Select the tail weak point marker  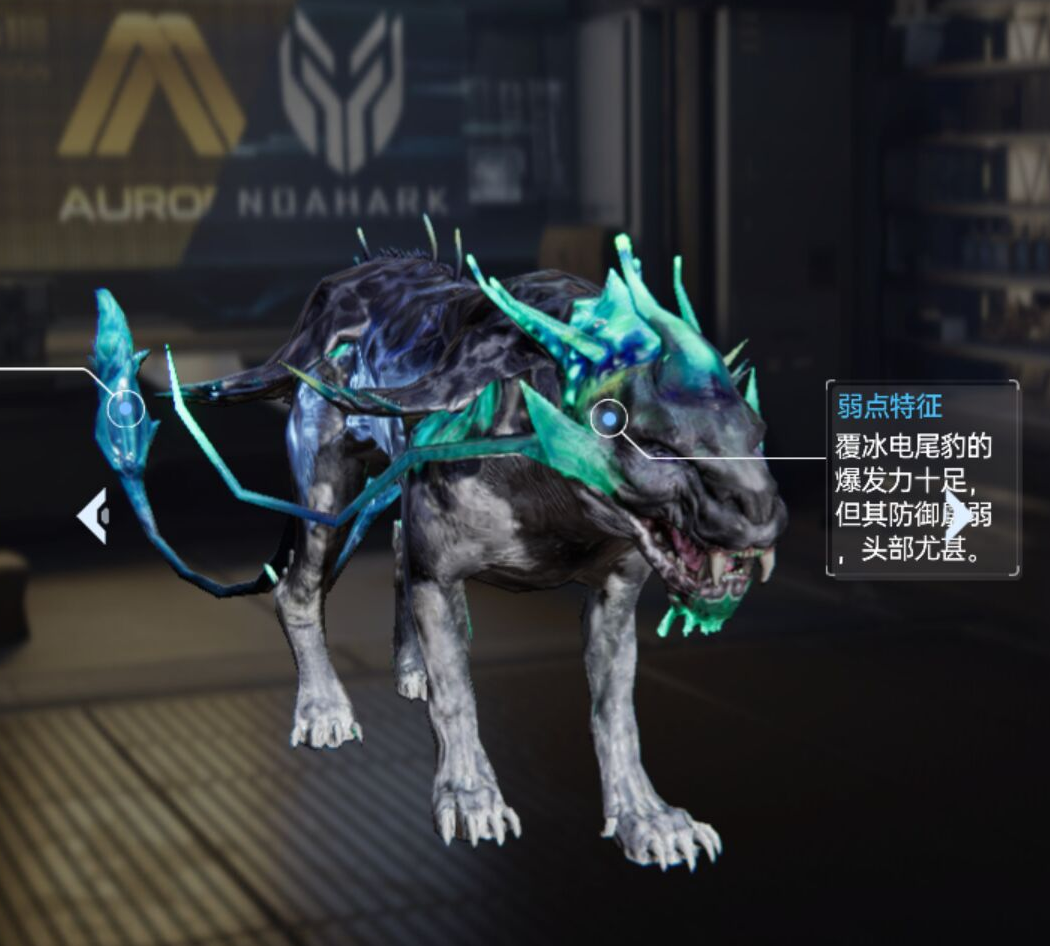(x=125, y=408)
